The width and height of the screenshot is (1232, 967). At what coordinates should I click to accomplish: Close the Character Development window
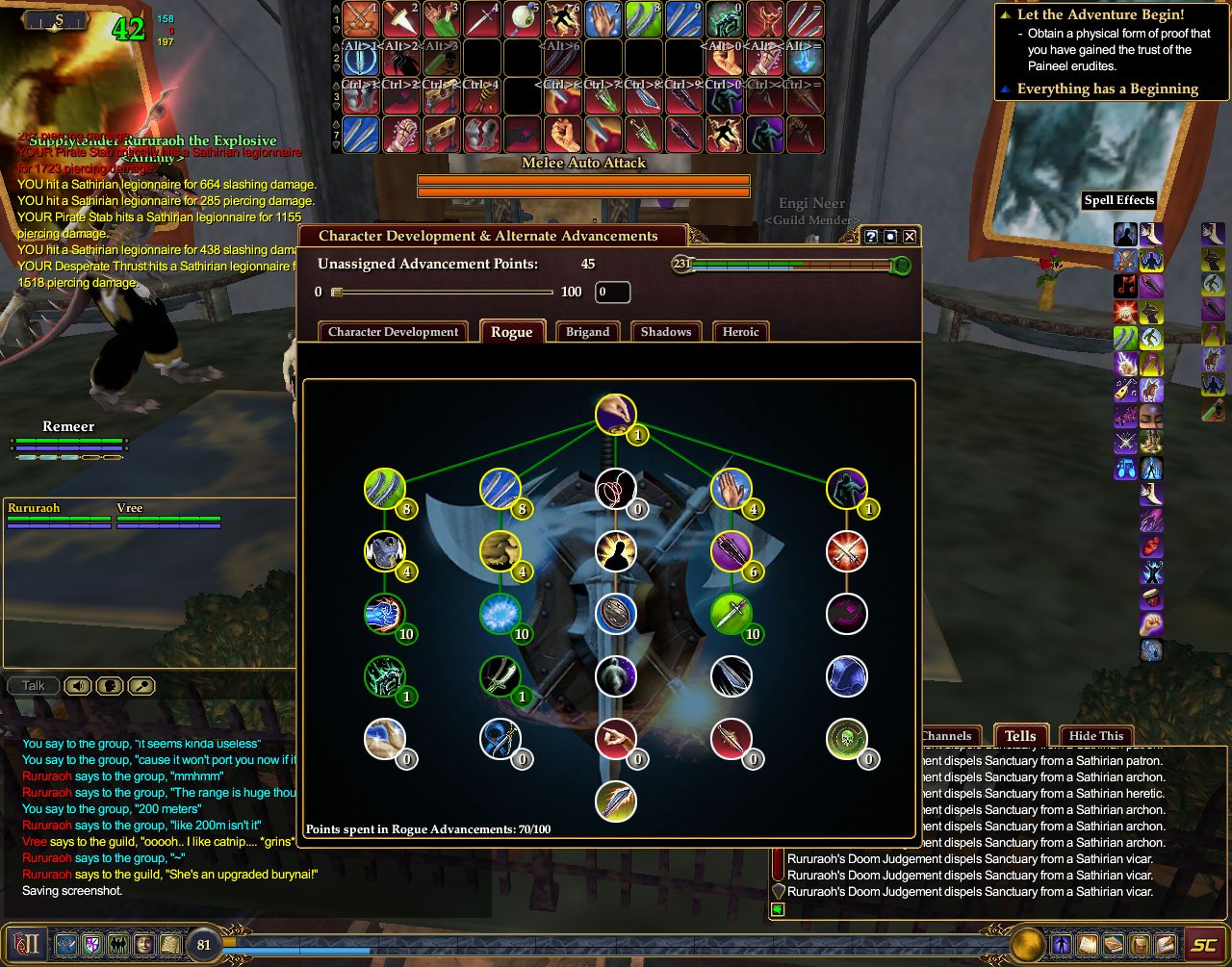pyautogui.click(x=910, y=237)
